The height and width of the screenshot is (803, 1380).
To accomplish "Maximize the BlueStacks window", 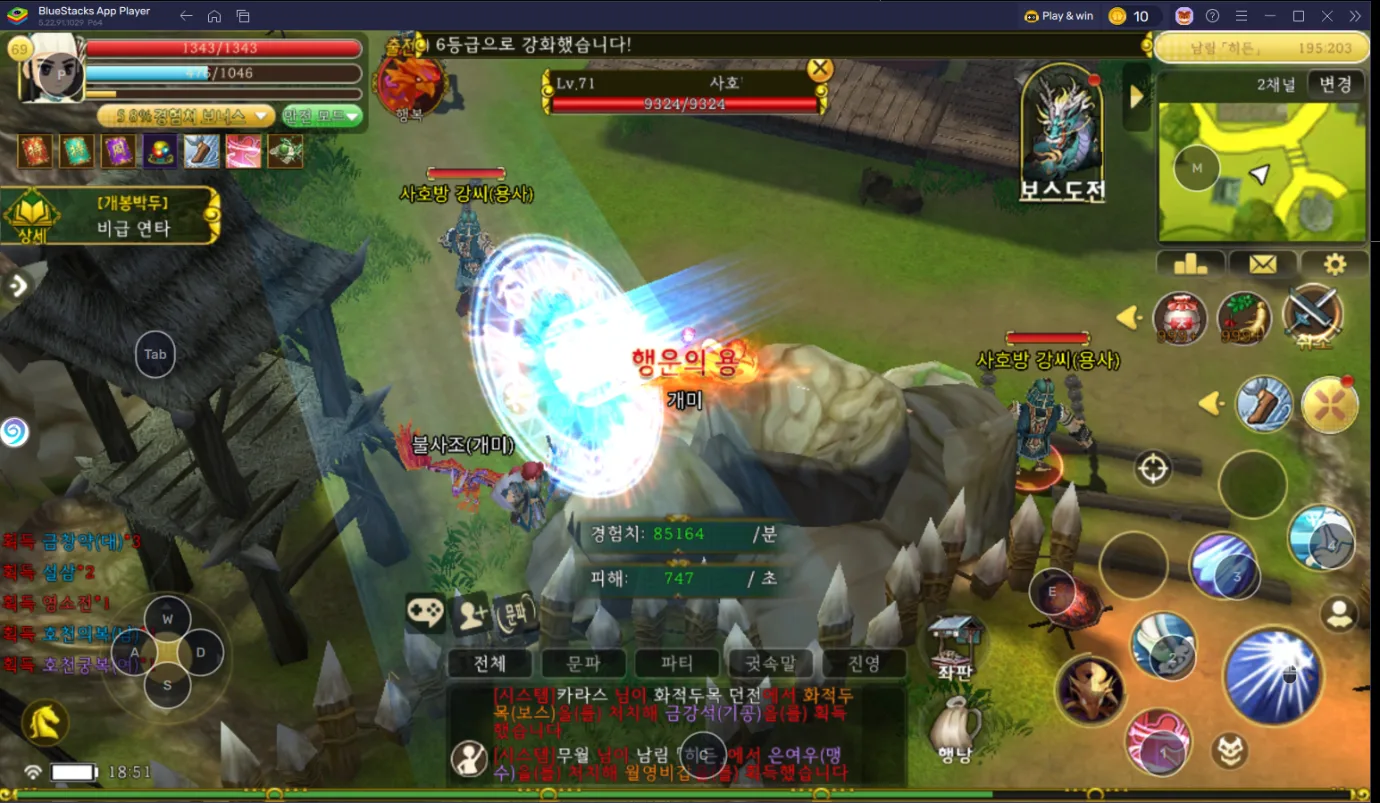I will point(1298,16).
